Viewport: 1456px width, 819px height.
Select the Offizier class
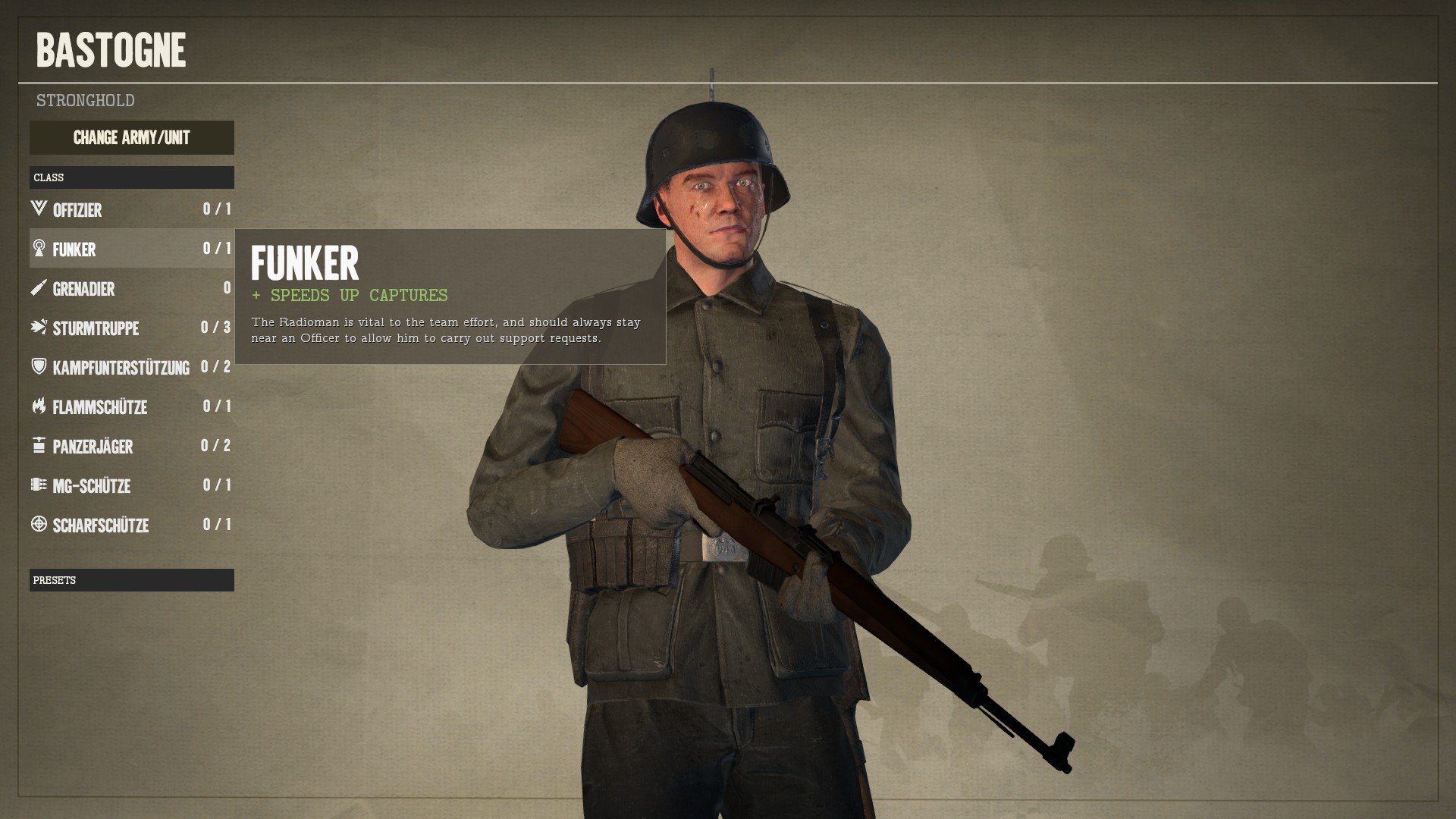click(x=131, y=209)
